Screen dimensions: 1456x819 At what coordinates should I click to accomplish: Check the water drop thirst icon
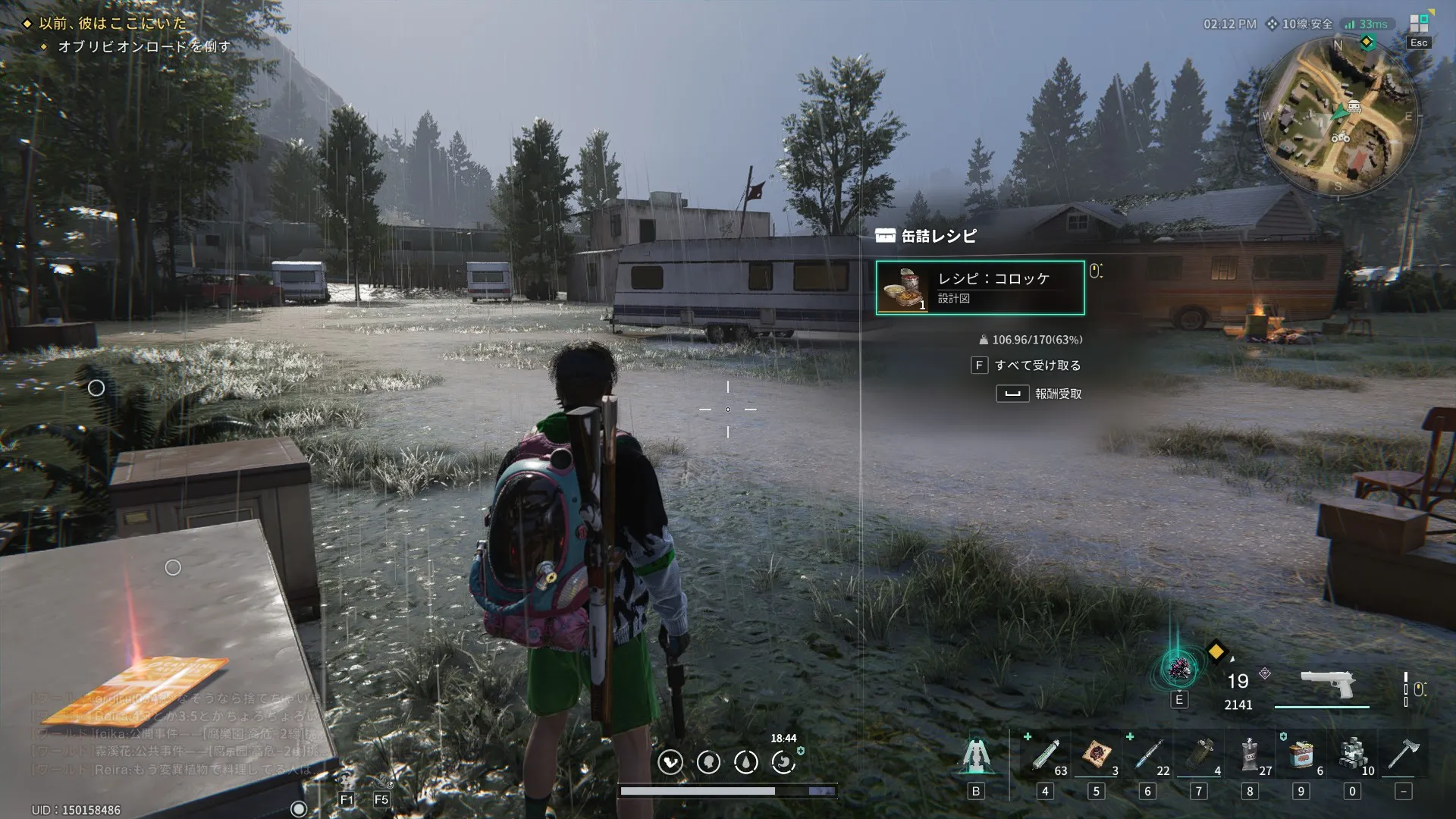click(746, 761)
